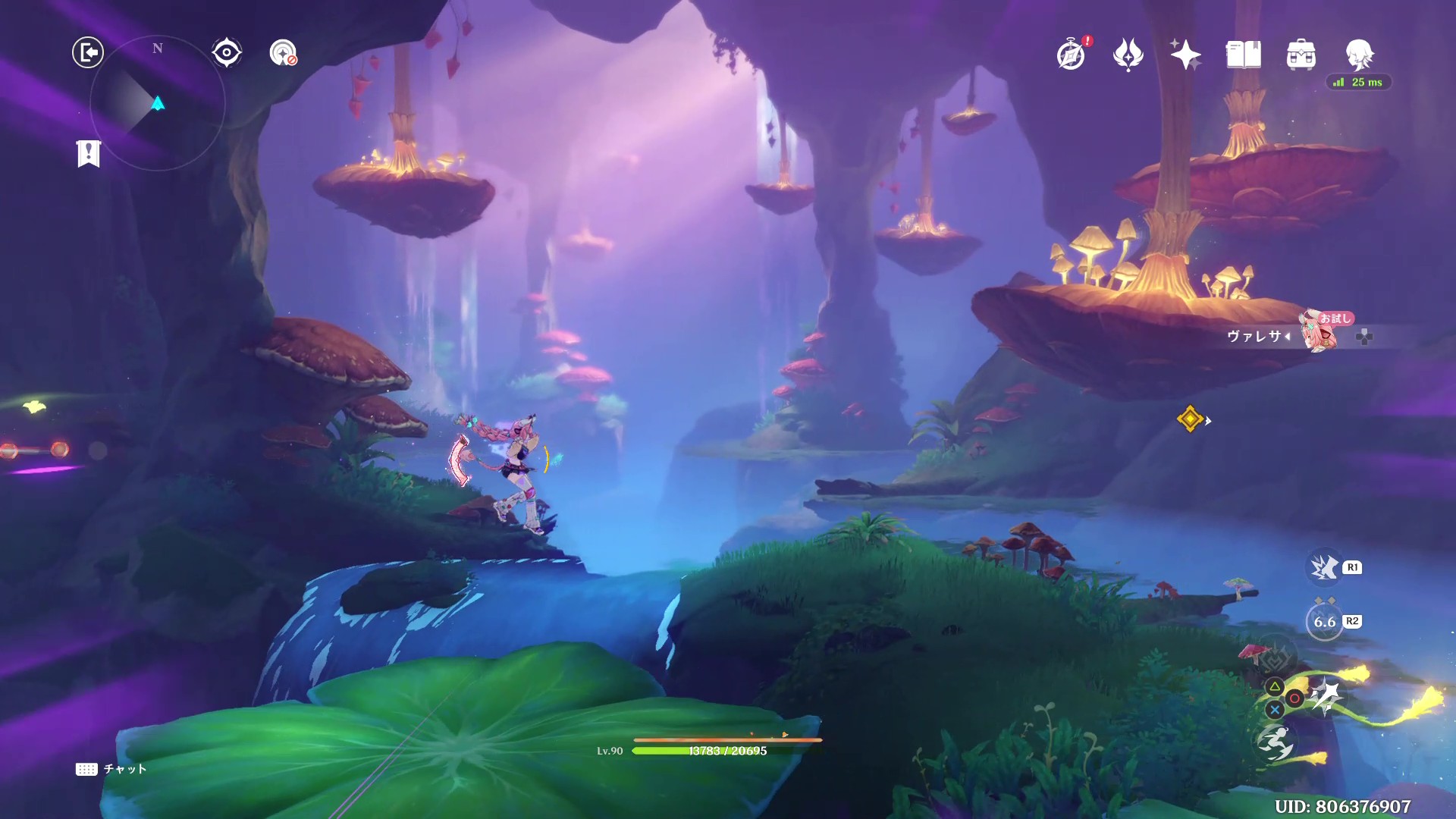
Task: Toggle the eye-shaped view icon
Action: [226, 52]
